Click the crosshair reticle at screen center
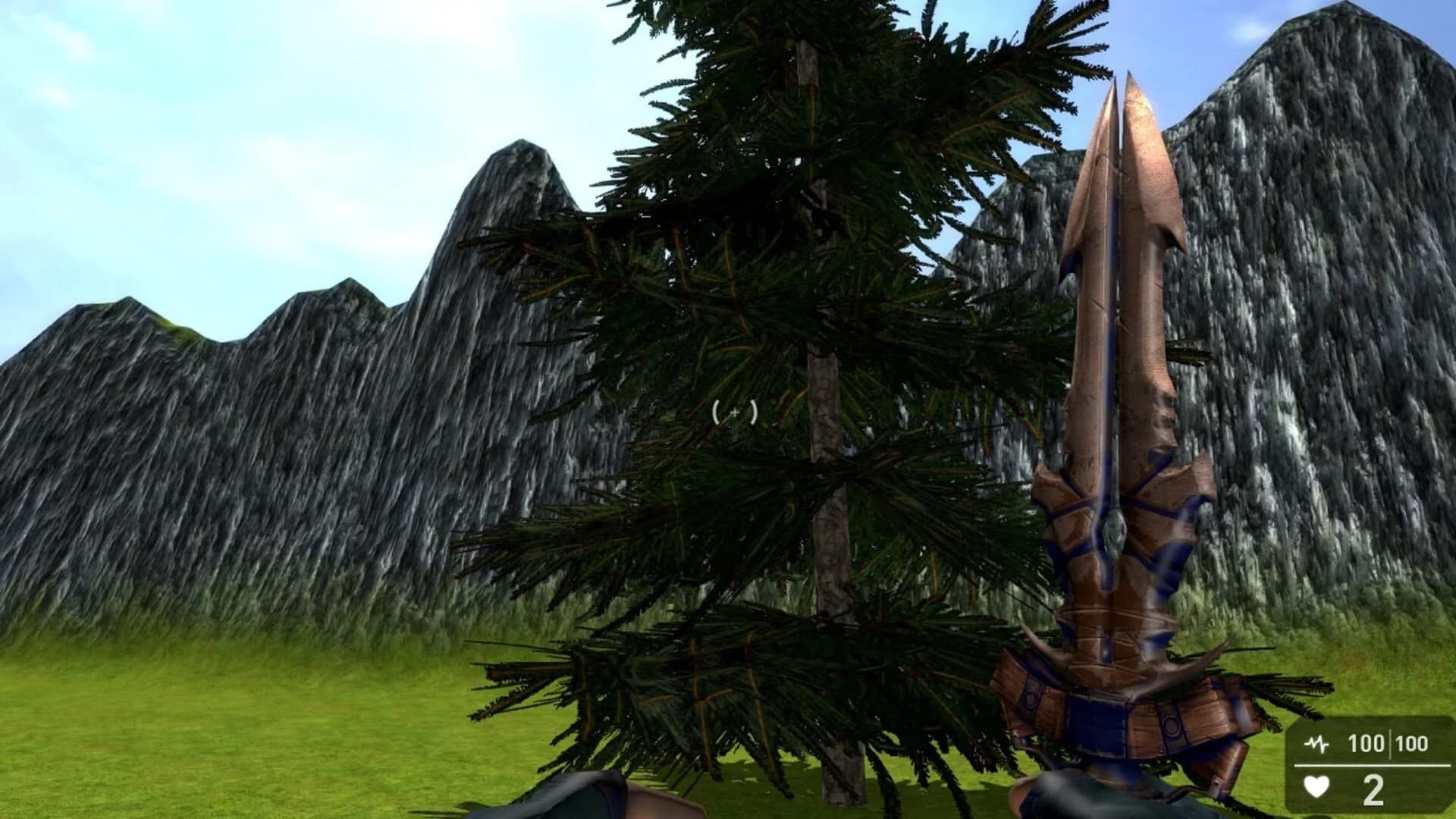The width and height of the screenshot is (1456, 819). pyautogui.click(x=734, y=413)
